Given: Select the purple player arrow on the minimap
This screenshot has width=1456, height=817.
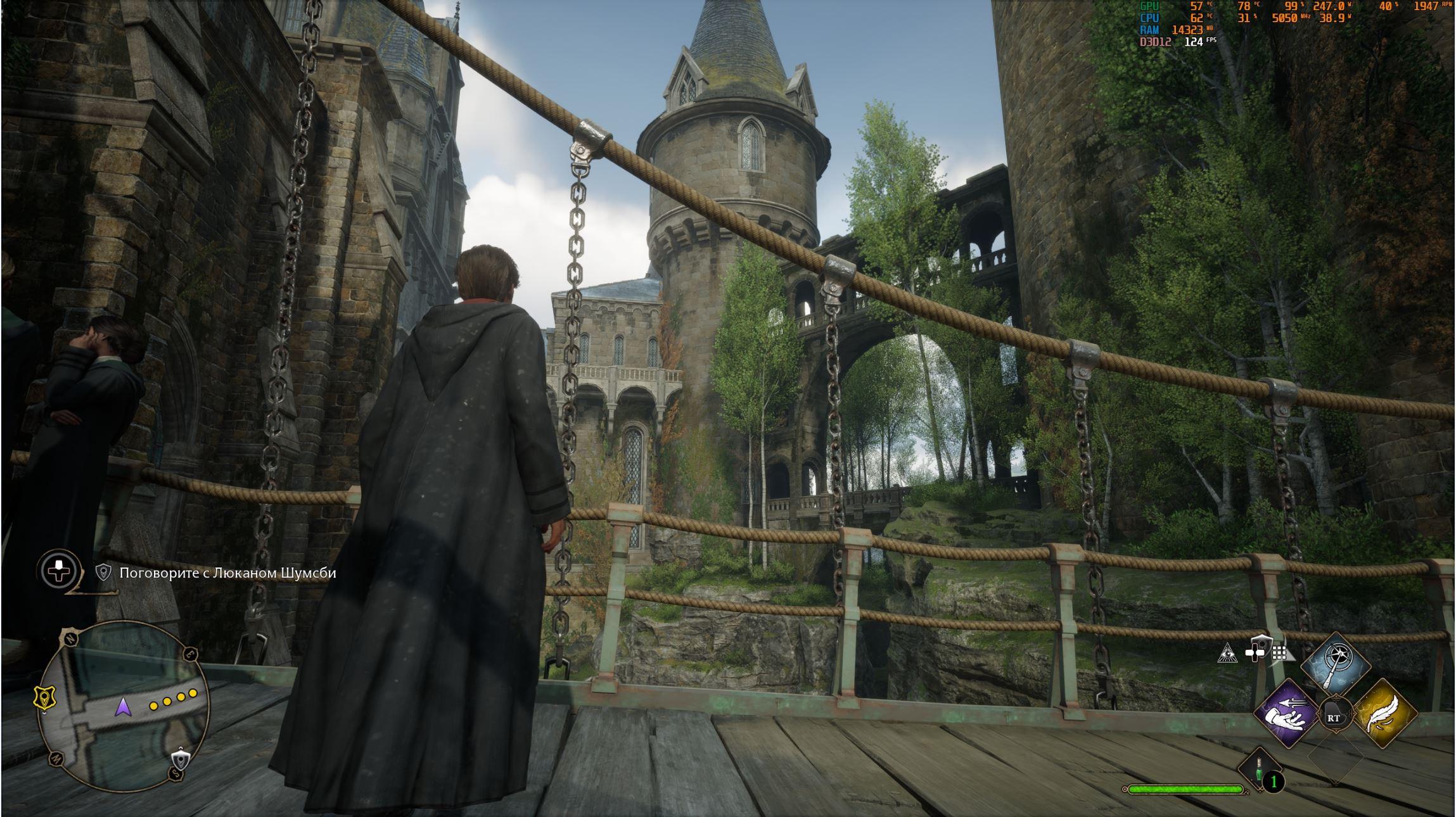Looking at the screenshot, I should coord(123,706).
